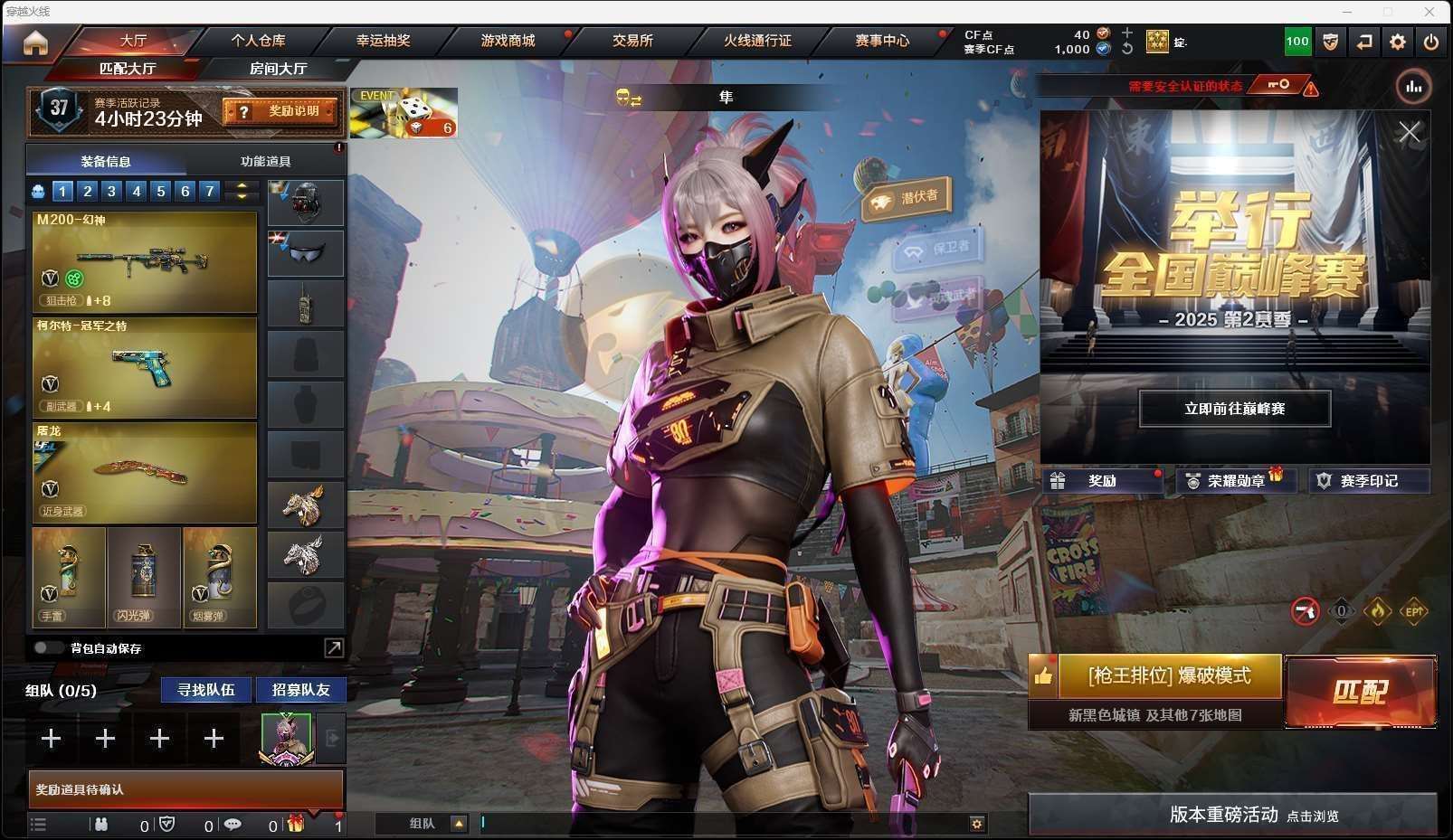Click the 奖励说明 button
The height and width of the screenshot is (840, 1453).
click(x=282, y=111)
